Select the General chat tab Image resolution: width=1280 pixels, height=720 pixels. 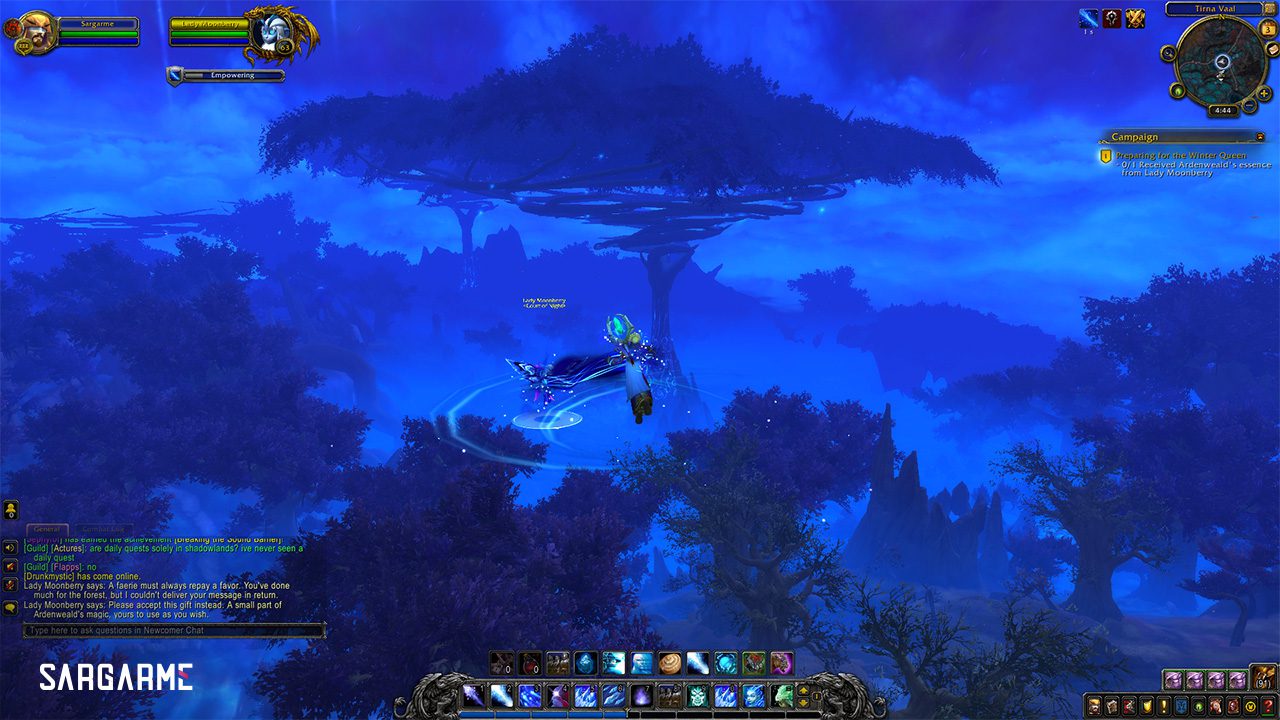48,528
